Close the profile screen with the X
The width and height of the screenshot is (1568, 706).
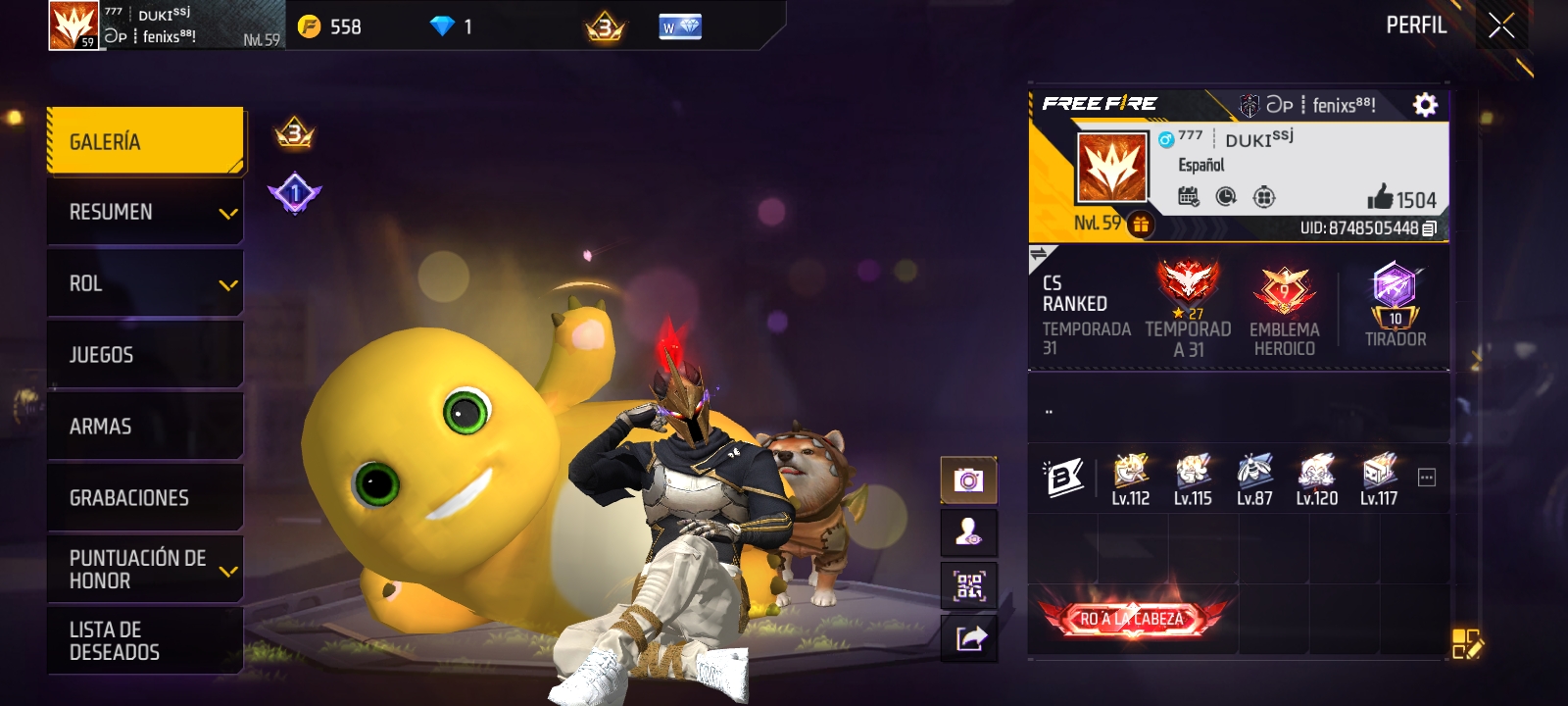tap(1501, 26)
